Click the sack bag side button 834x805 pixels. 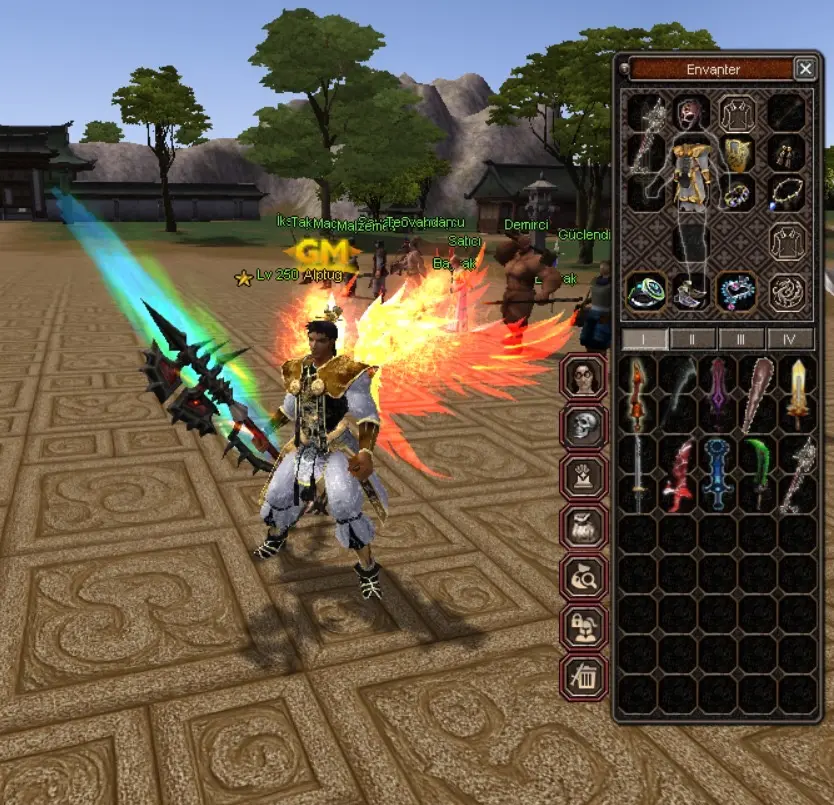tap(585, 527)
